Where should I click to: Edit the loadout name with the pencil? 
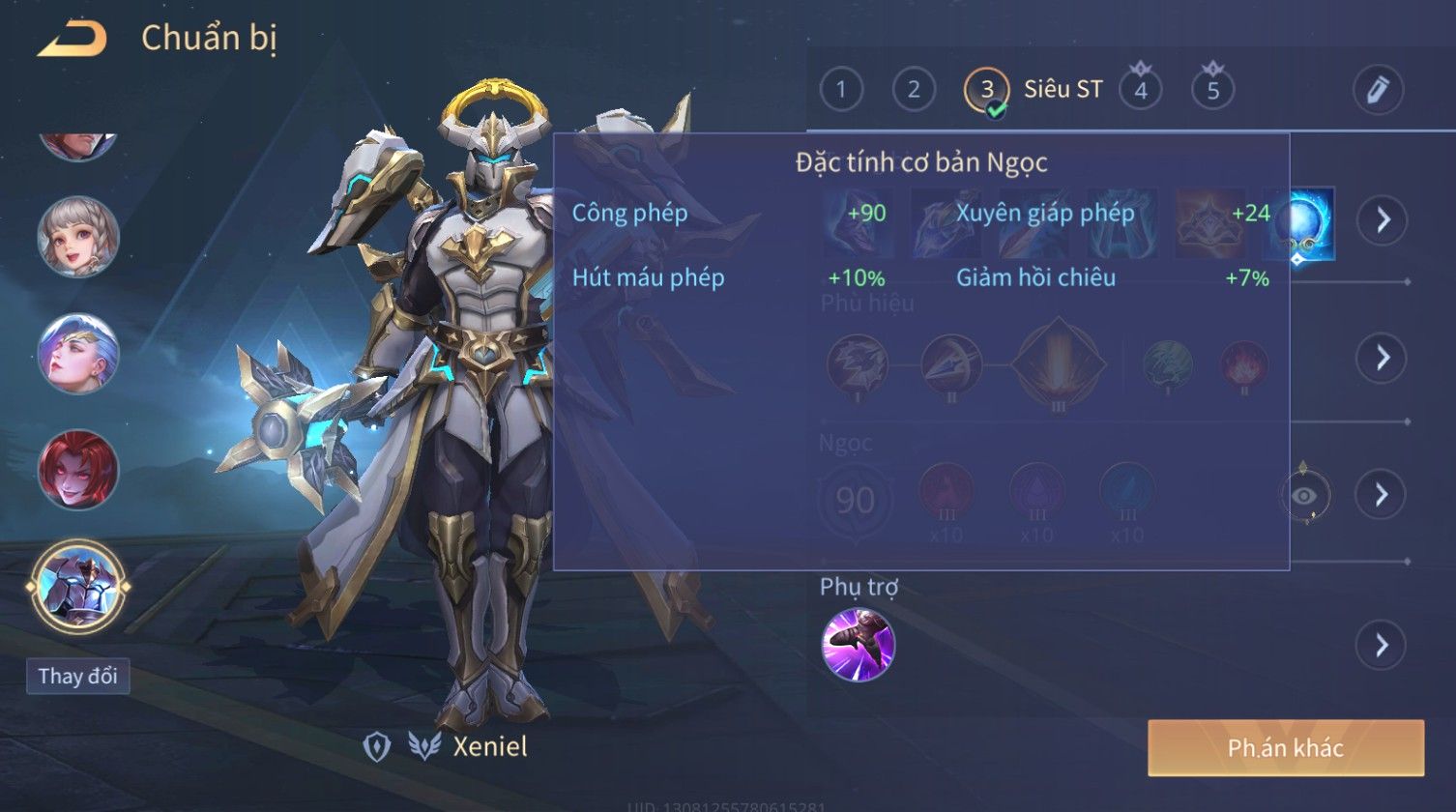click(1377, 90)
